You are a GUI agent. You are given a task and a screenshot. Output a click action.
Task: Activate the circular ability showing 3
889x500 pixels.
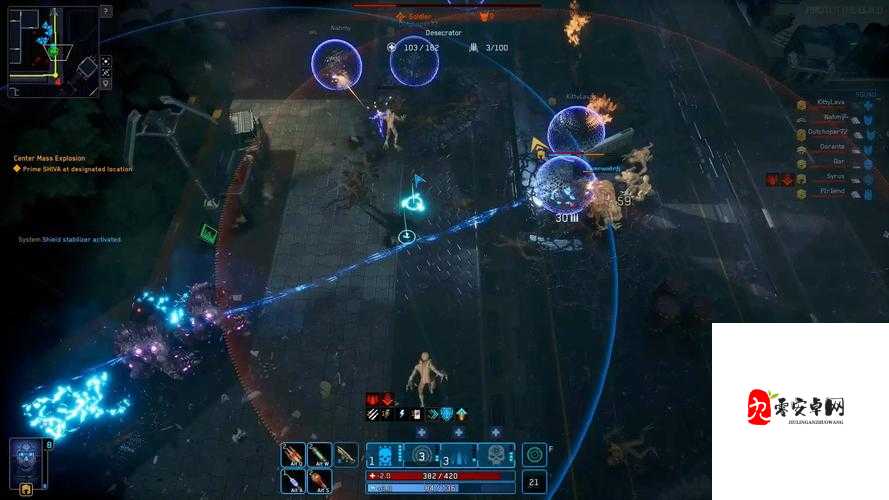(x=422, y=455)
